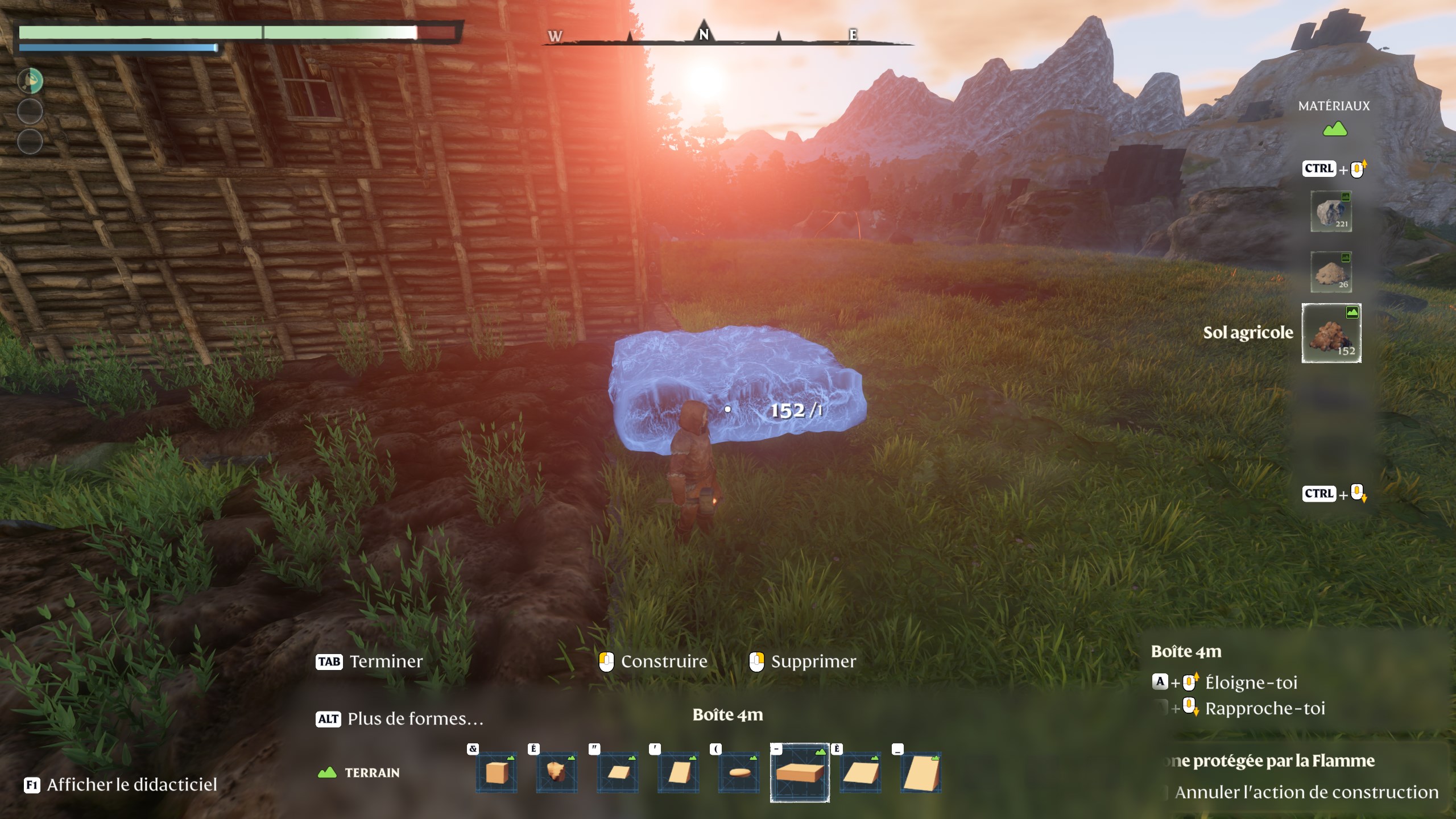Choose the small ramp slot marked apostrophe
Screen dimensions: 1456x819
point(678,773)
